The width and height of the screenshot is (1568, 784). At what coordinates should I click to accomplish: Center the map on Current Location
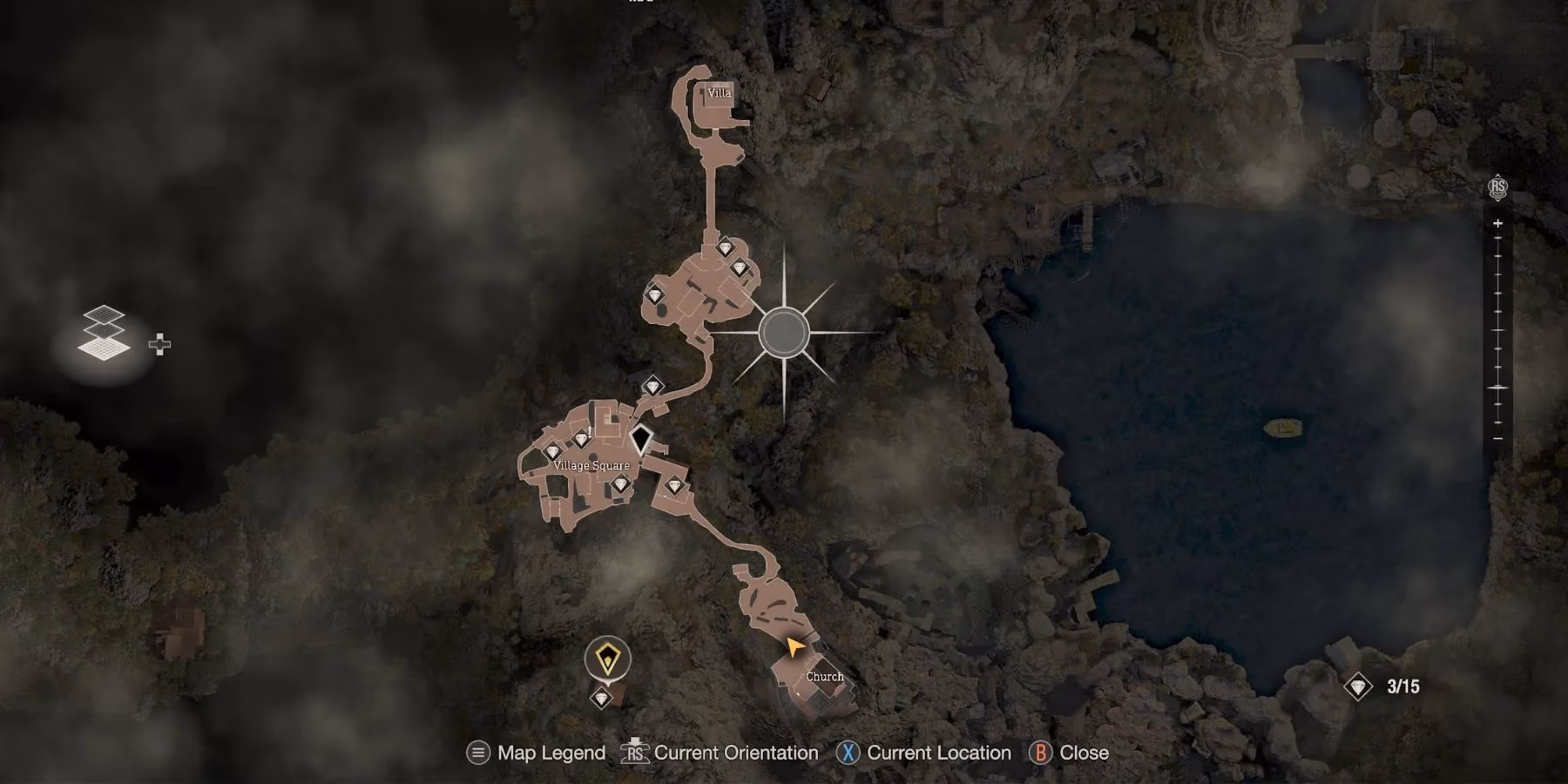925,753
